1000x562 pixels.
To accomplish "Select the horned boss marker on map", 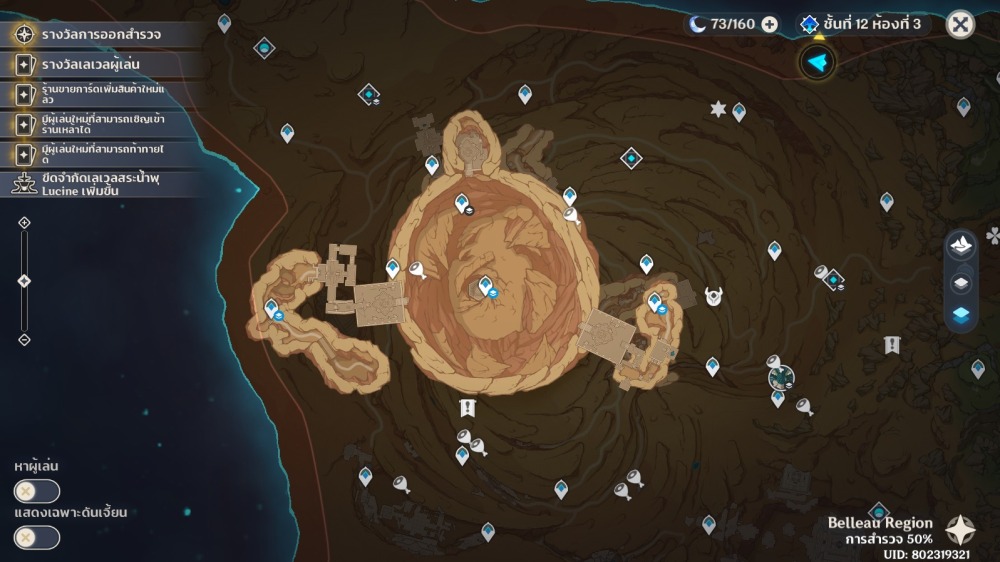I will tap(714, 296).
